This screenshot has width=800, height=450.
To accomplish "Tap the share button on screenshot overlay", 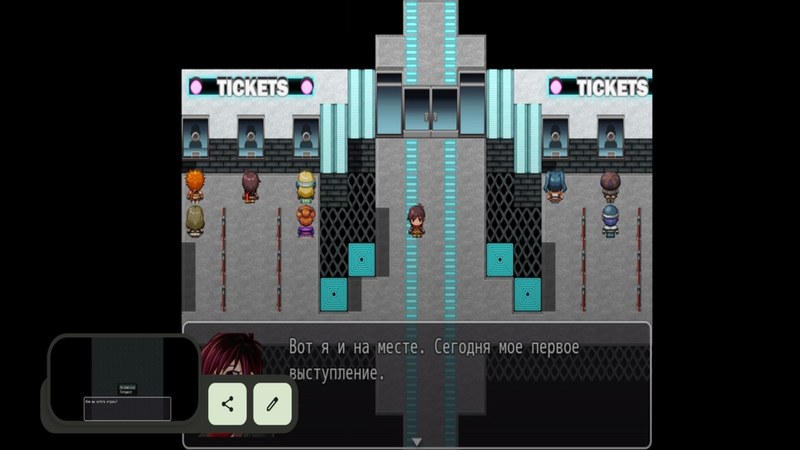I will 228,404.
